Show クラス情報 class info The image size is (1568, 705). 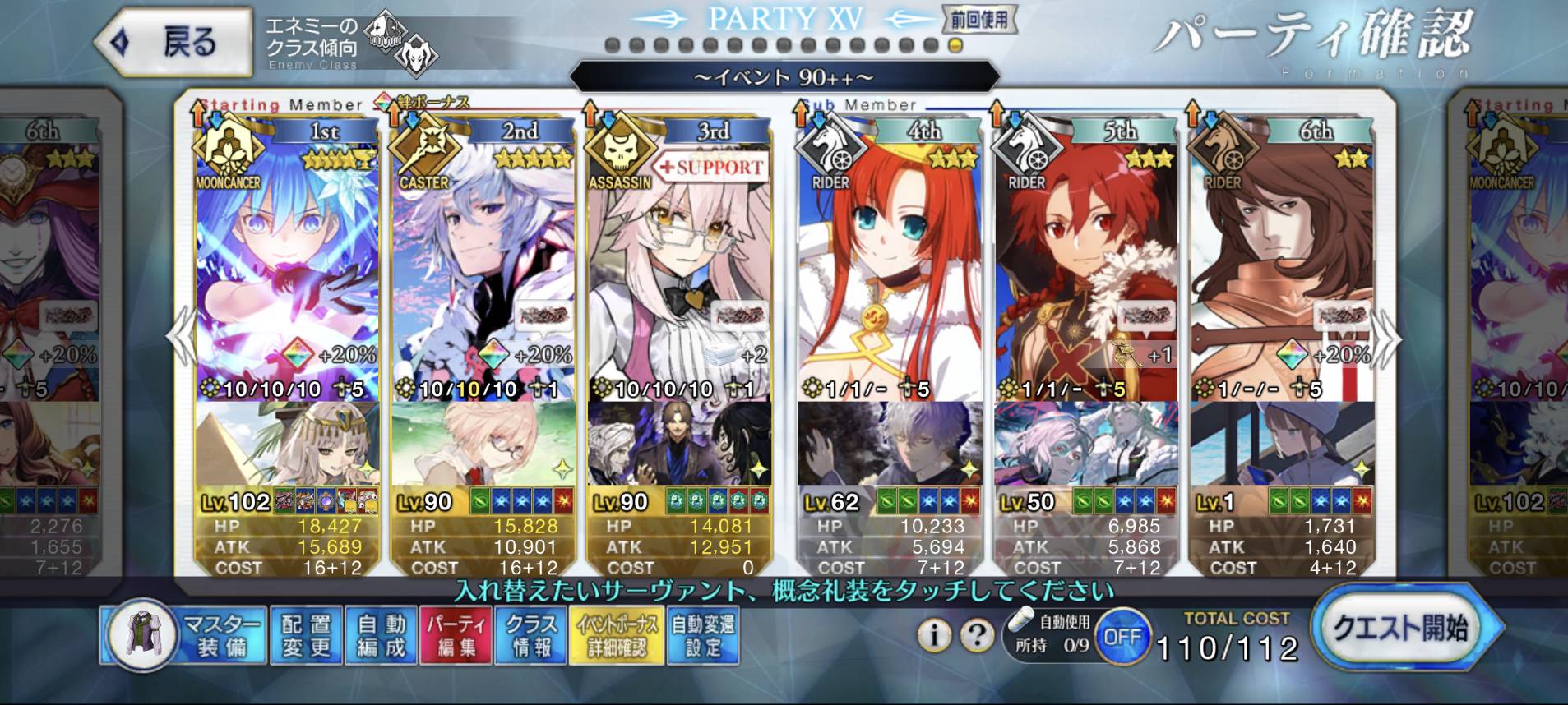point(531,635)
